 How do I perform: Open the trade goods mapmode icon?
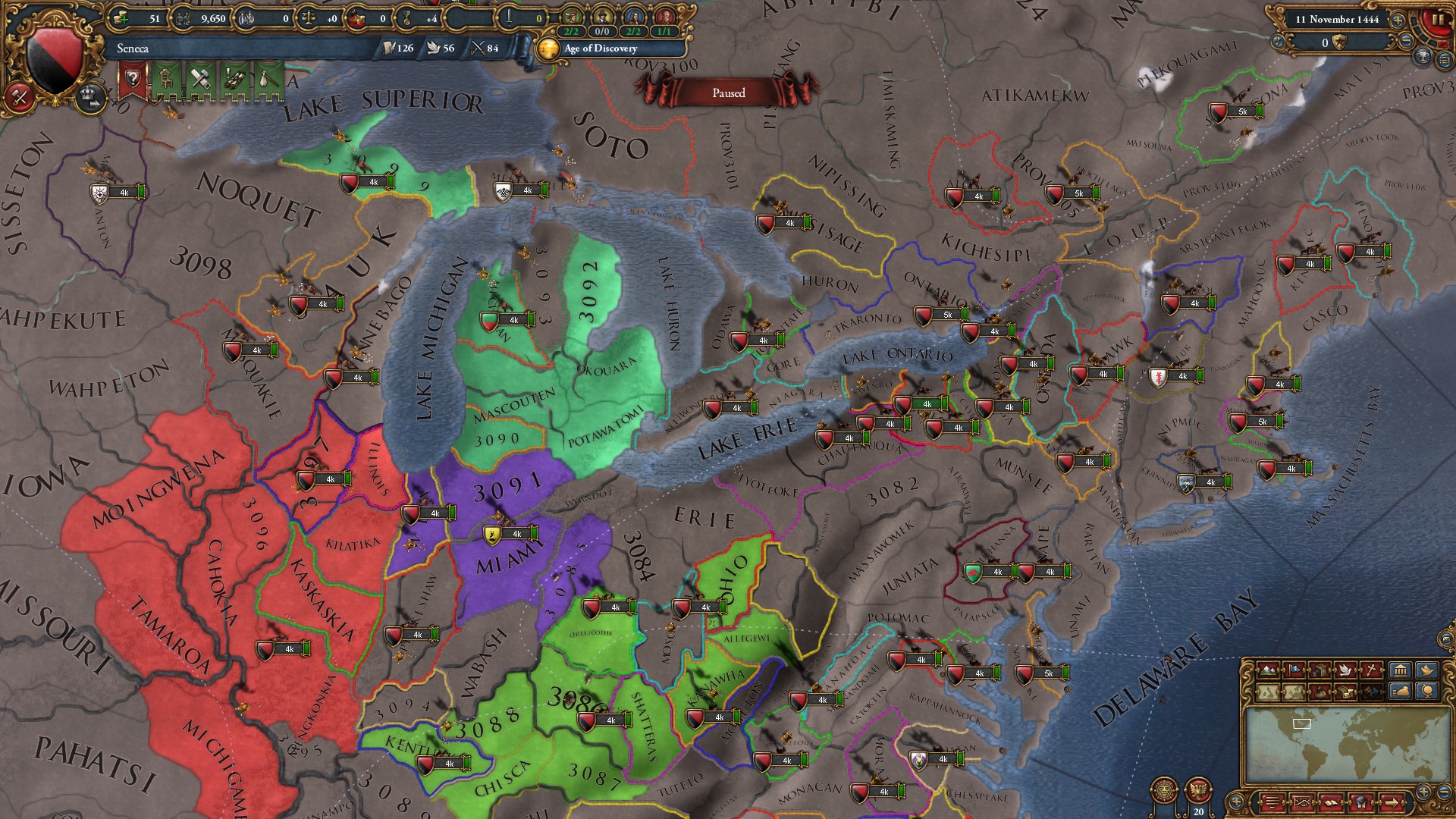[x=1321, y=670]
